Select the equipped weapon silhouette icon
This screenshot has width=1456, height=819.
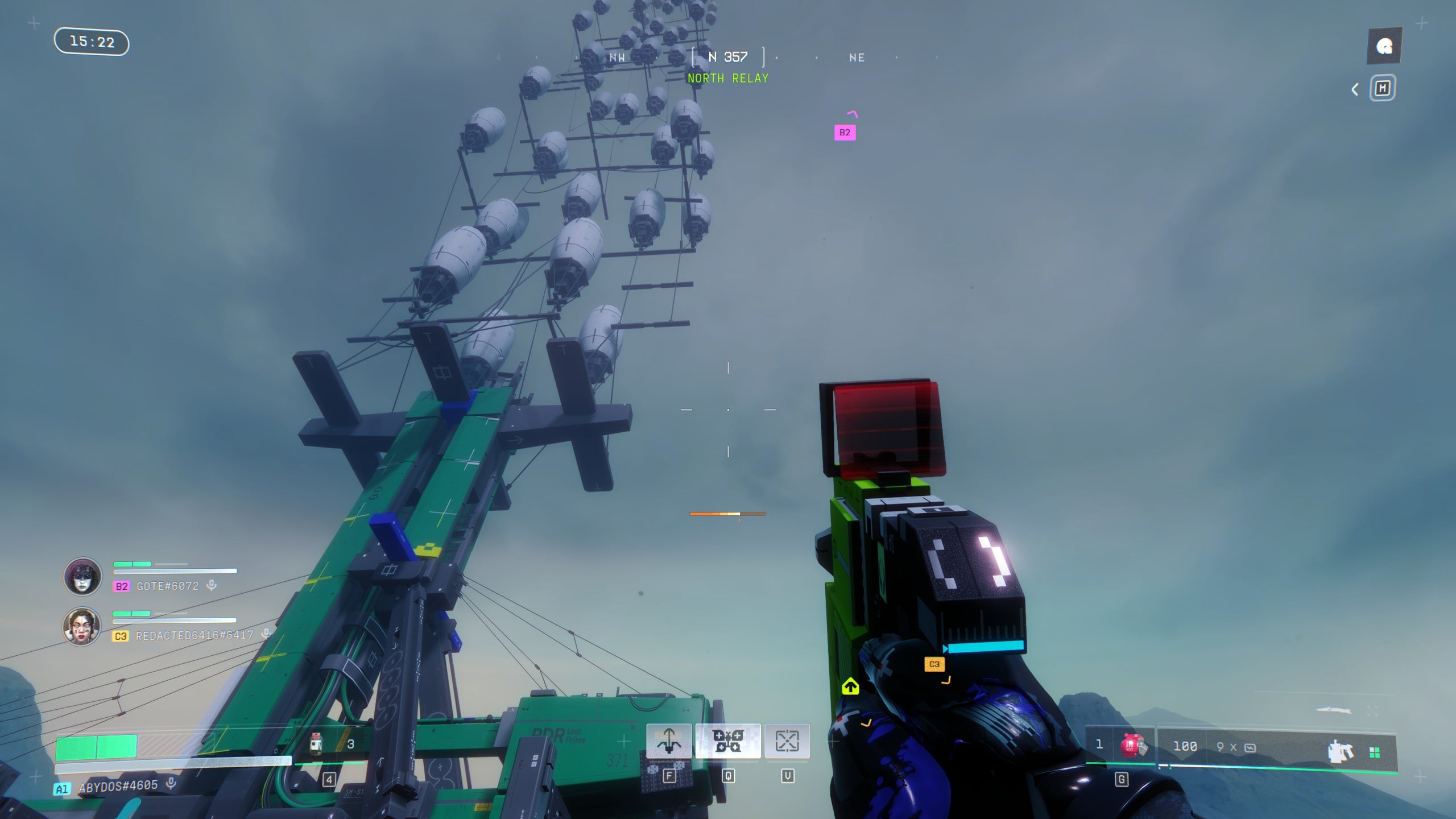click(x=1340, y=751)
